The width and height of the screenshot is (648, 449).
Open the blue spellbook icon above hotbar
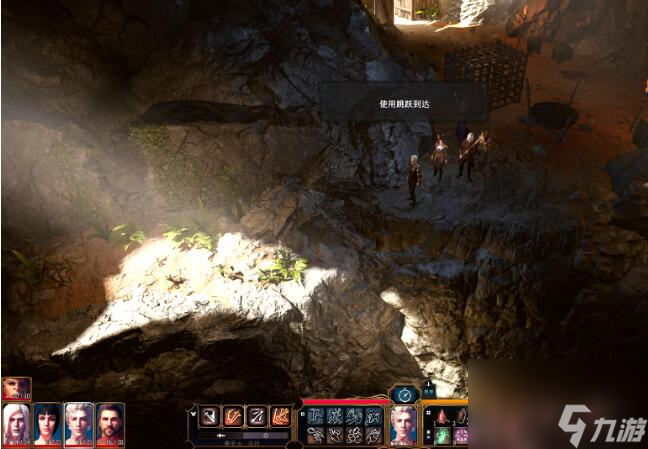[x=429, y=390]
